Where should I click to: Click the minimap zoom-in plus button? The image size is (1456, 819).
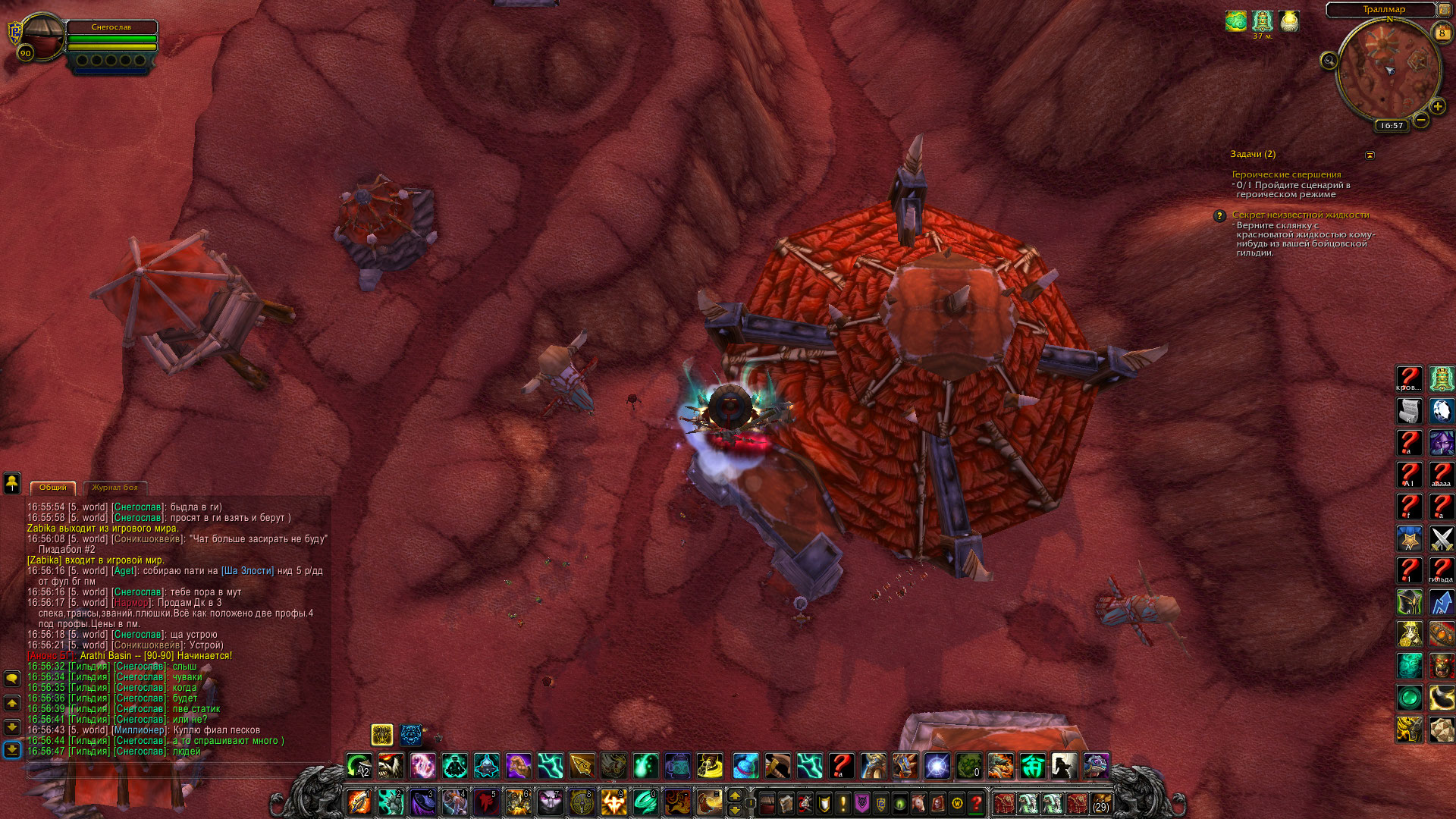click(1437, 107)
